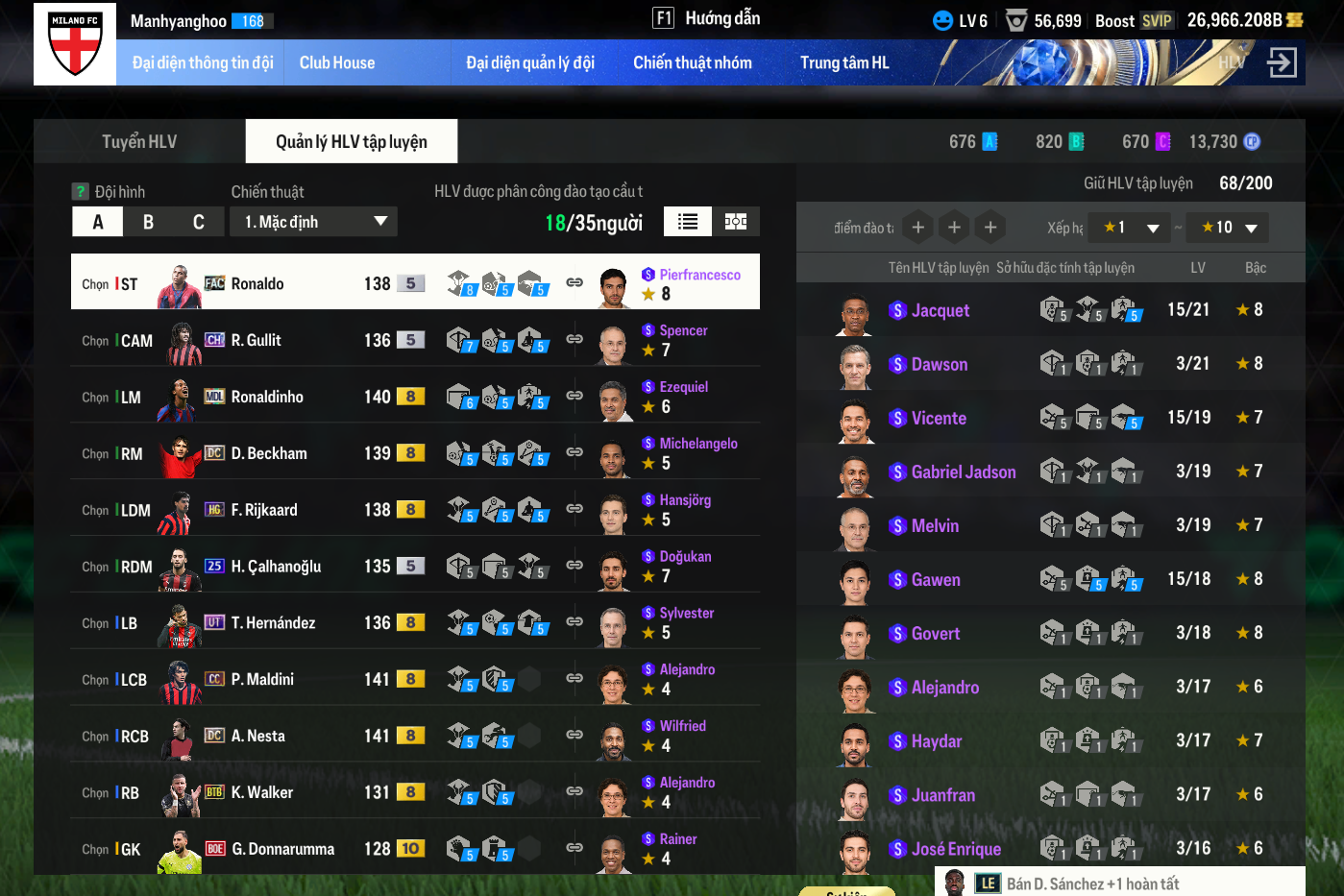Switch to formation pitch view

point(736,222)
